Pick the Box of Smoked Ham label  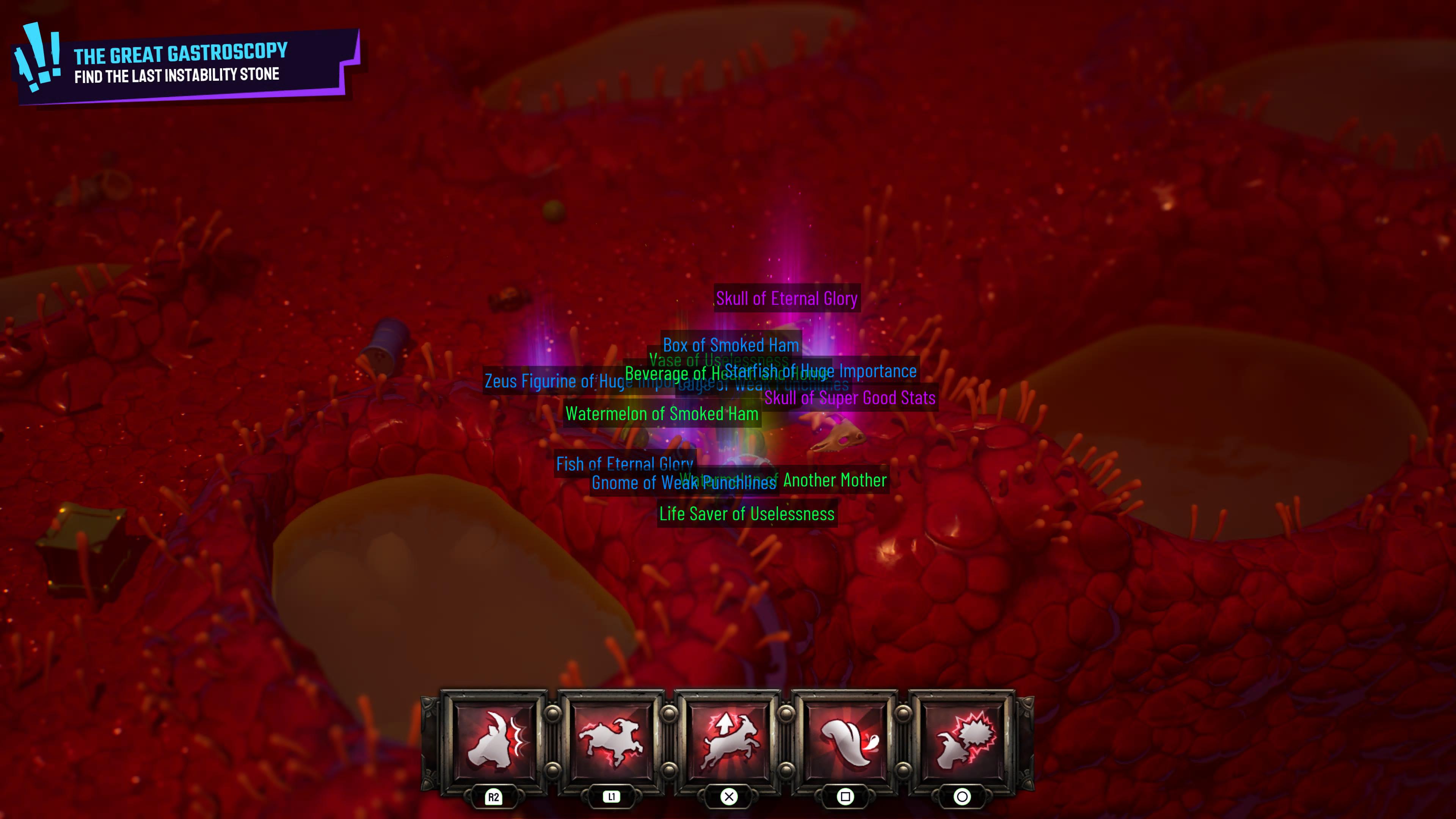pos(730,345)
